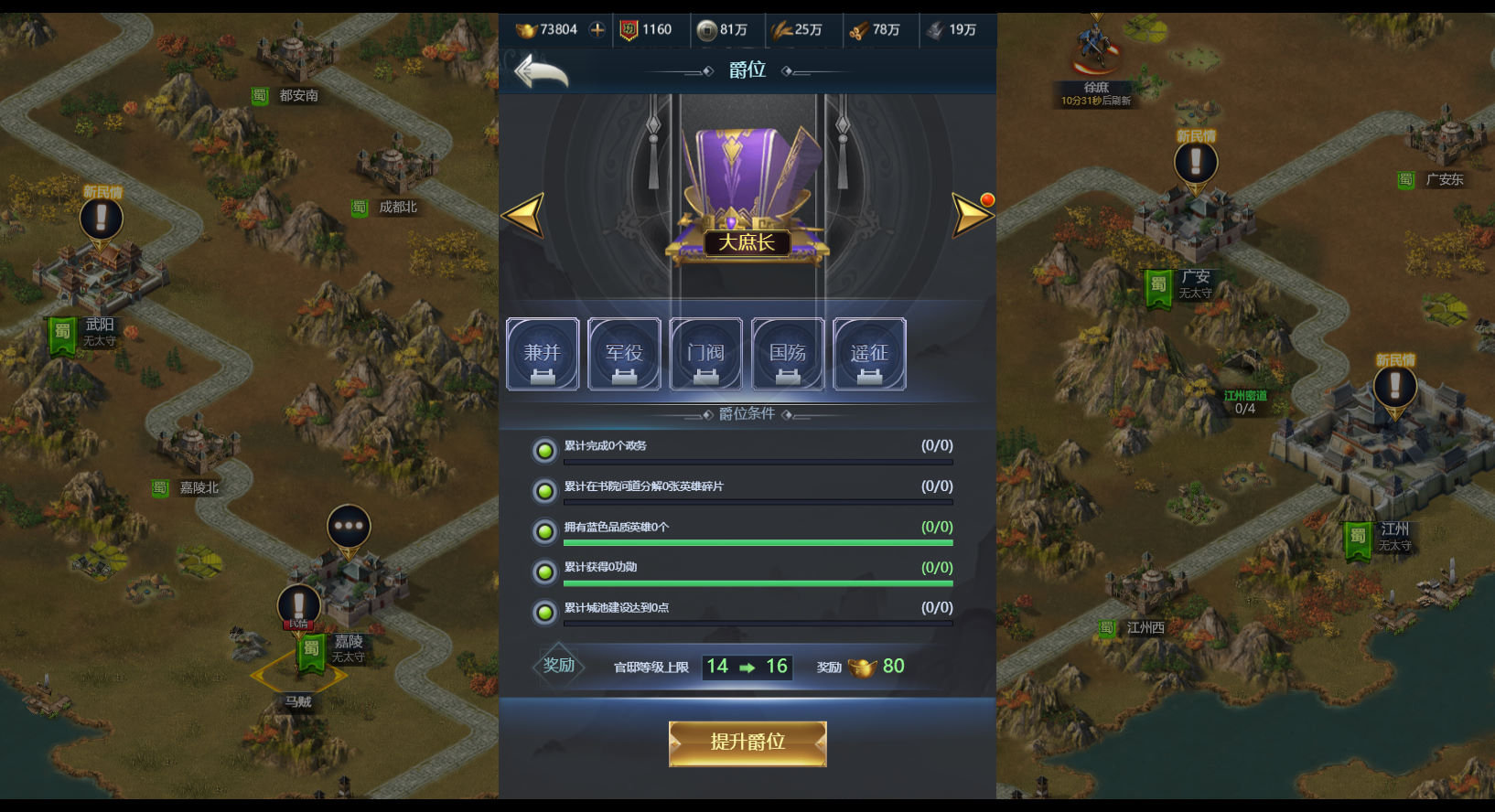Select the 兼并 privilege tile
The height and width of the screenshot is (812, 1495).
click(x=543, y=354)
